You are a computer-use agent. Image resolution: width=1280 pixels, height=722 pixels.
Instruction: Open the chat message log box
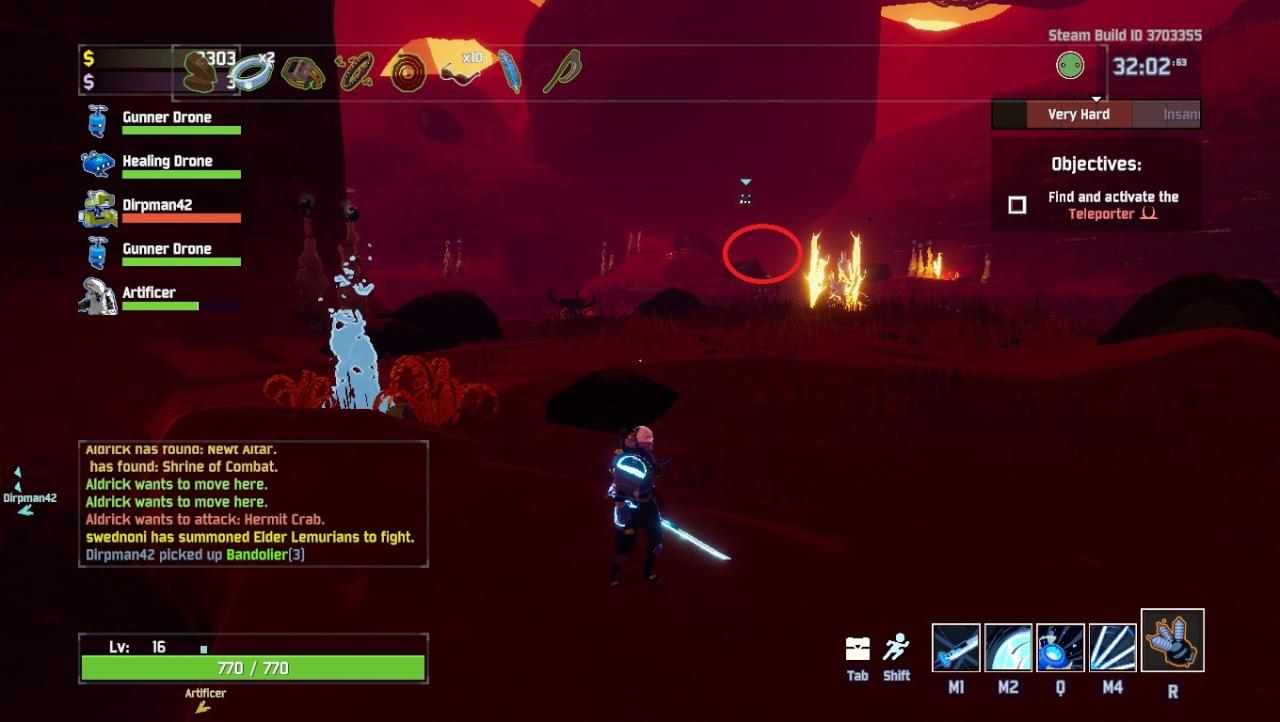click(254, 504)
